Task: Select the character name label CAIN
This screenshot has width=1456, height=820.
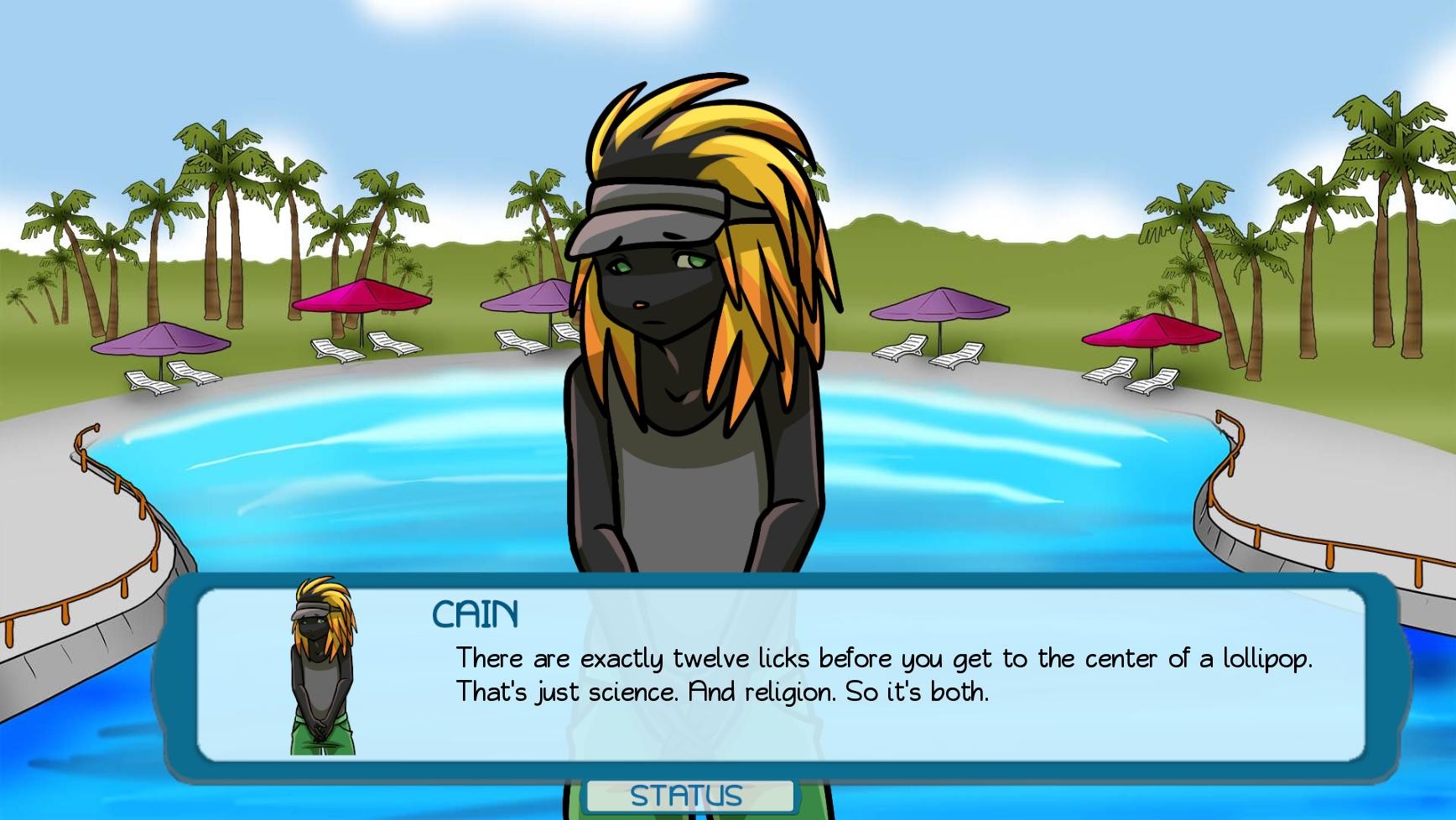Action: coord(475,614)
